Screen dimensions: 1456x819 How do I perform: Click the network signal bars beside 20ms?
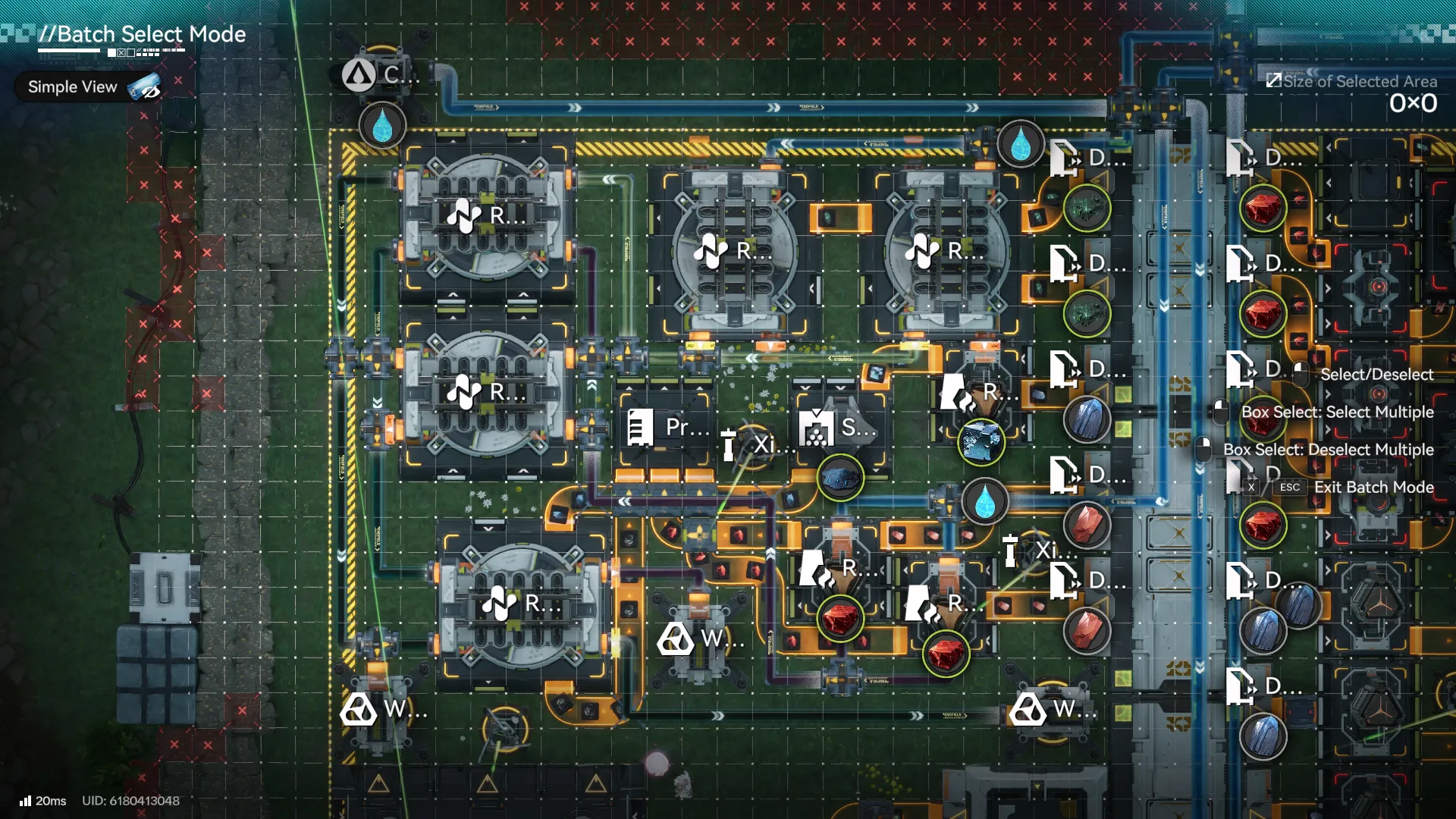click(x=24, y=800)
